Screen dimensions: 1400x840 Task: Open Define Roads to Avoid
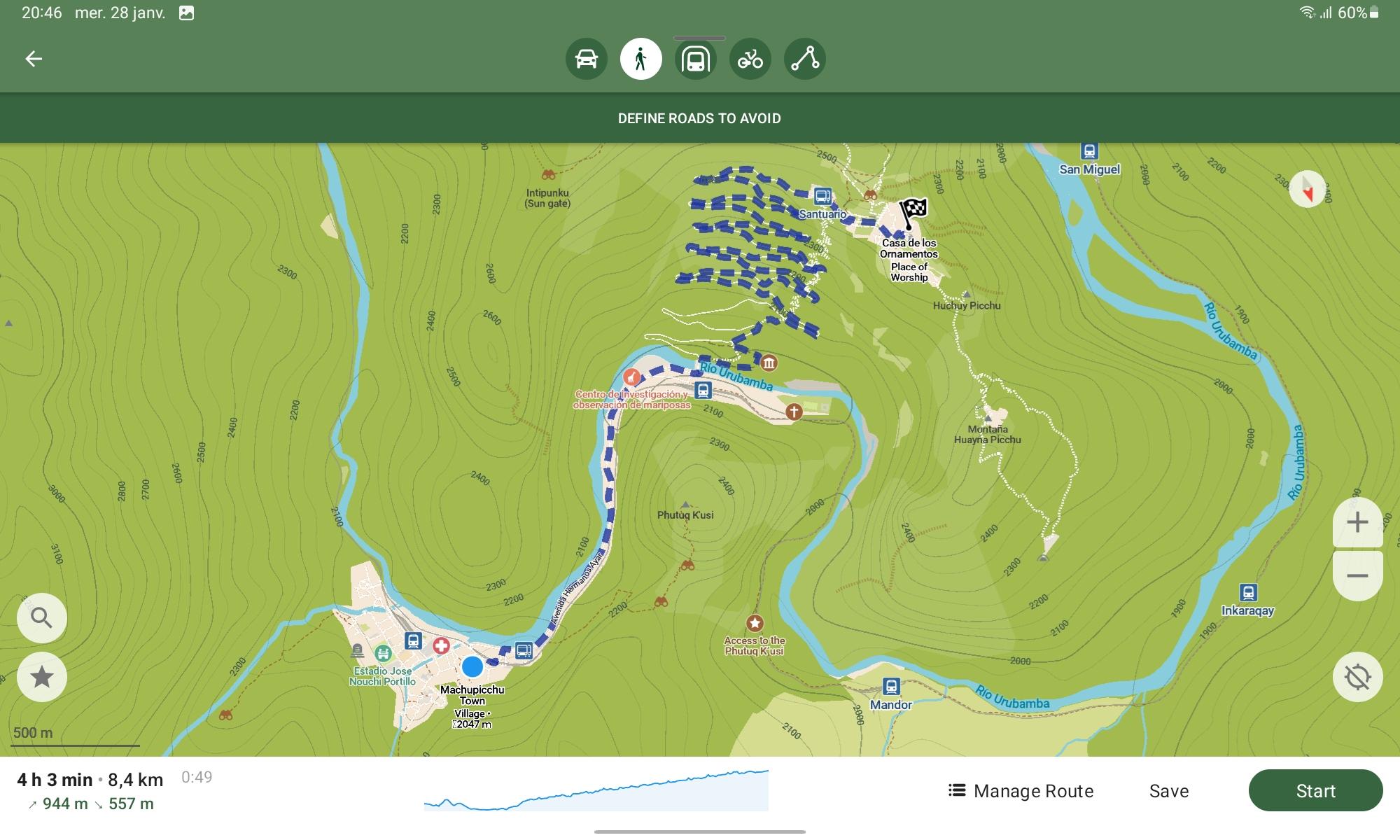click(699, 118)
